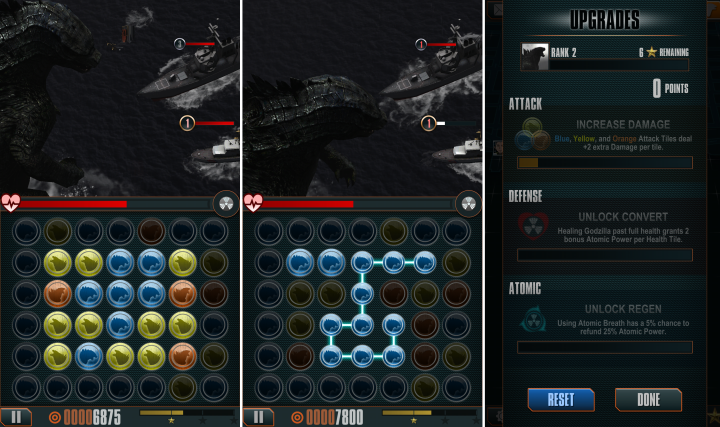Trigger the atomic breath icon above the glowing chain board
Screen dimensions: 720x427
point(467,203)
